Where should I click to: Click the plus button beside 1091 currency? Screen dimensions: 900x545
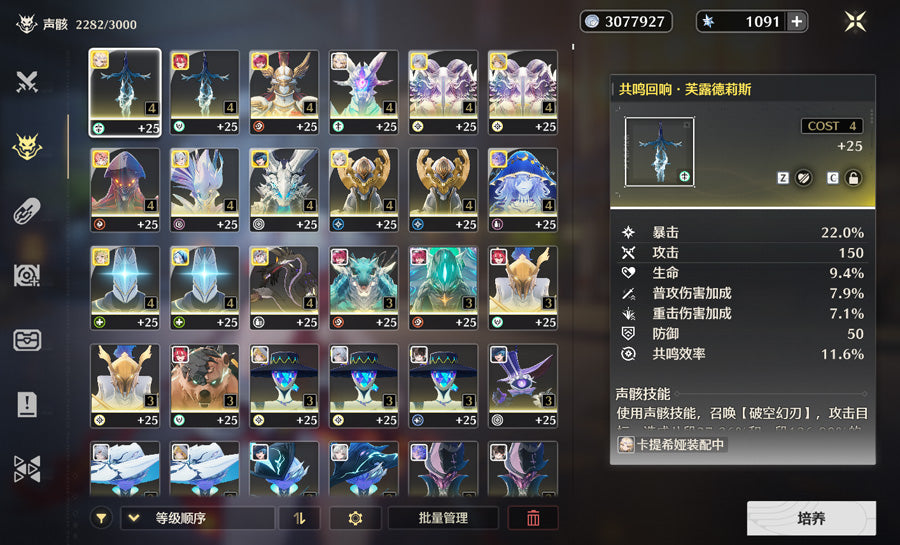(x=796, y=21)
